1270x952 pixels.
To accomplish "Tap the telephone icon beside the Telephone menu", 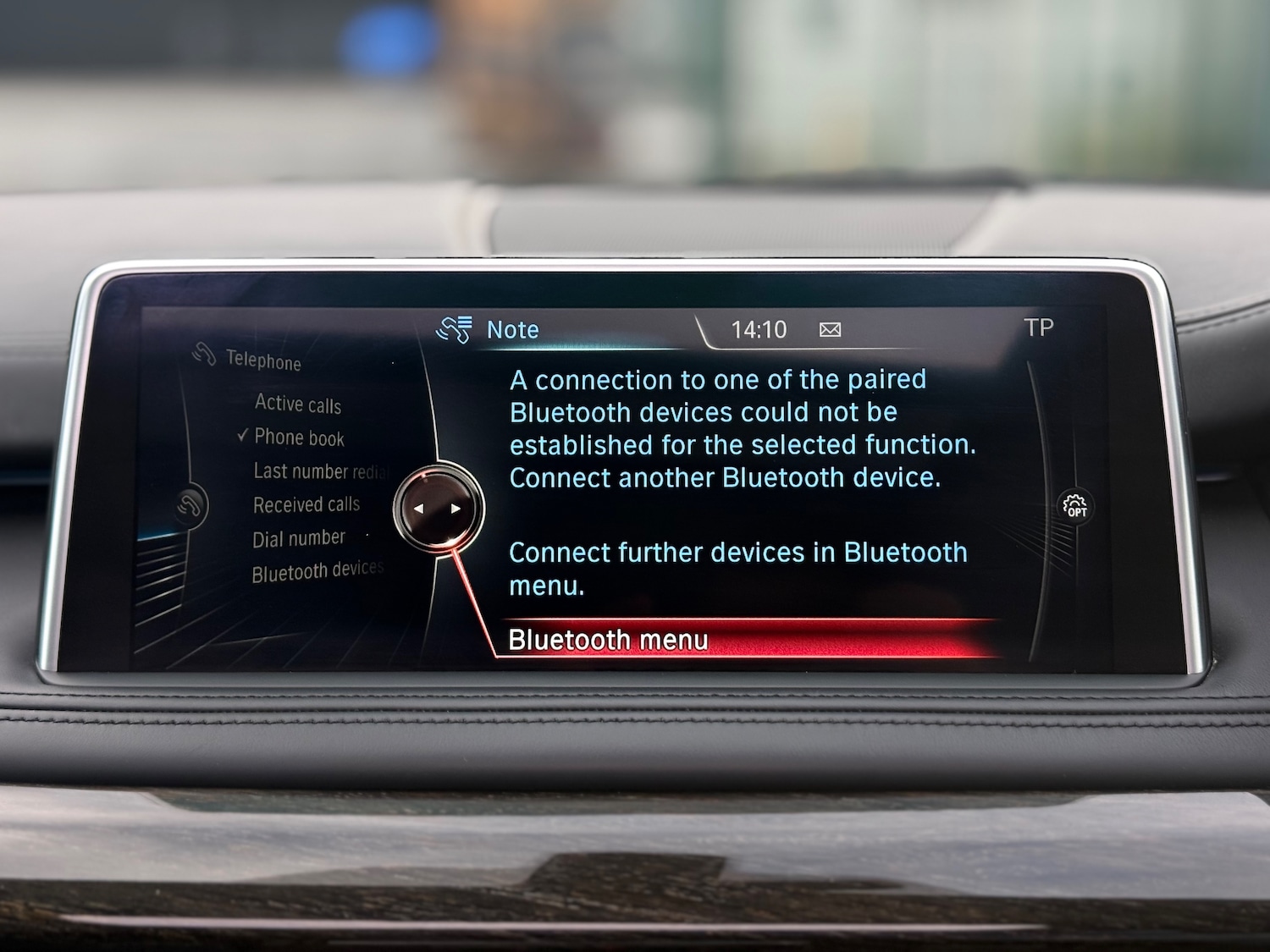I will [x=203, y=355].
